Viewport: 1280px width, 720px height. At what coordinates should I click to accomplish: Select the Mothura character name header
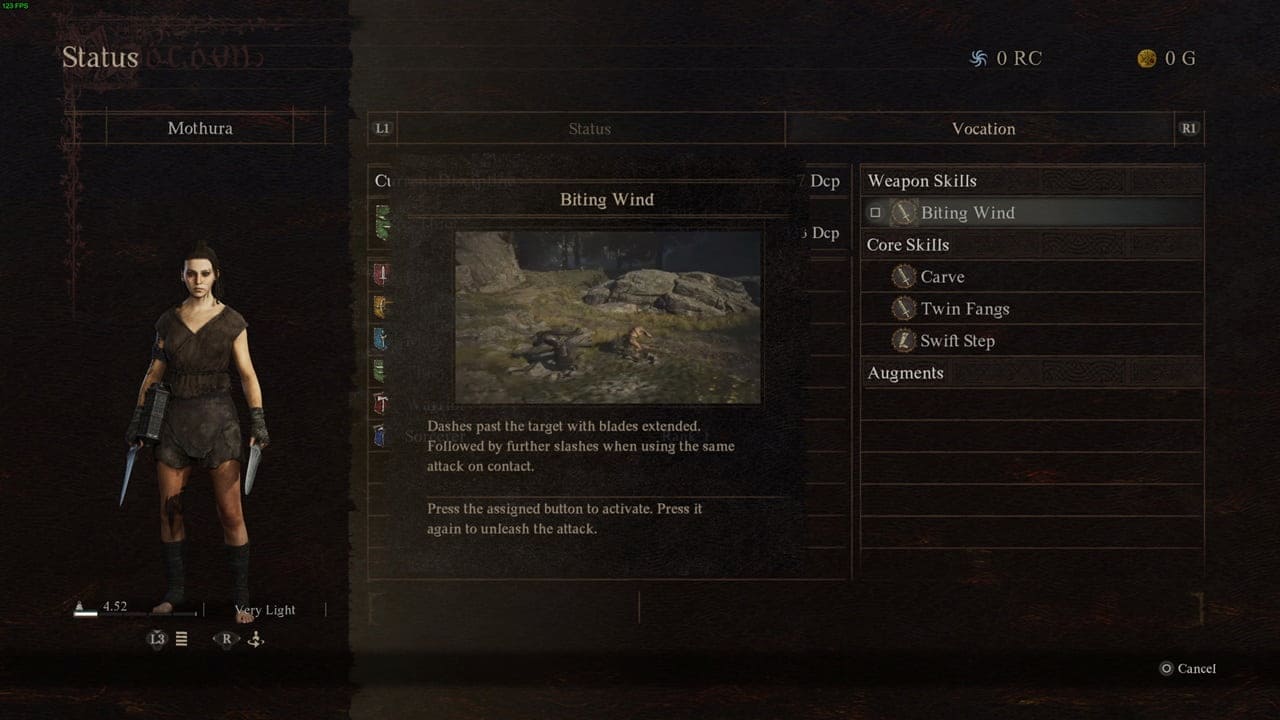pyautogui.click(x=200, y=129)
